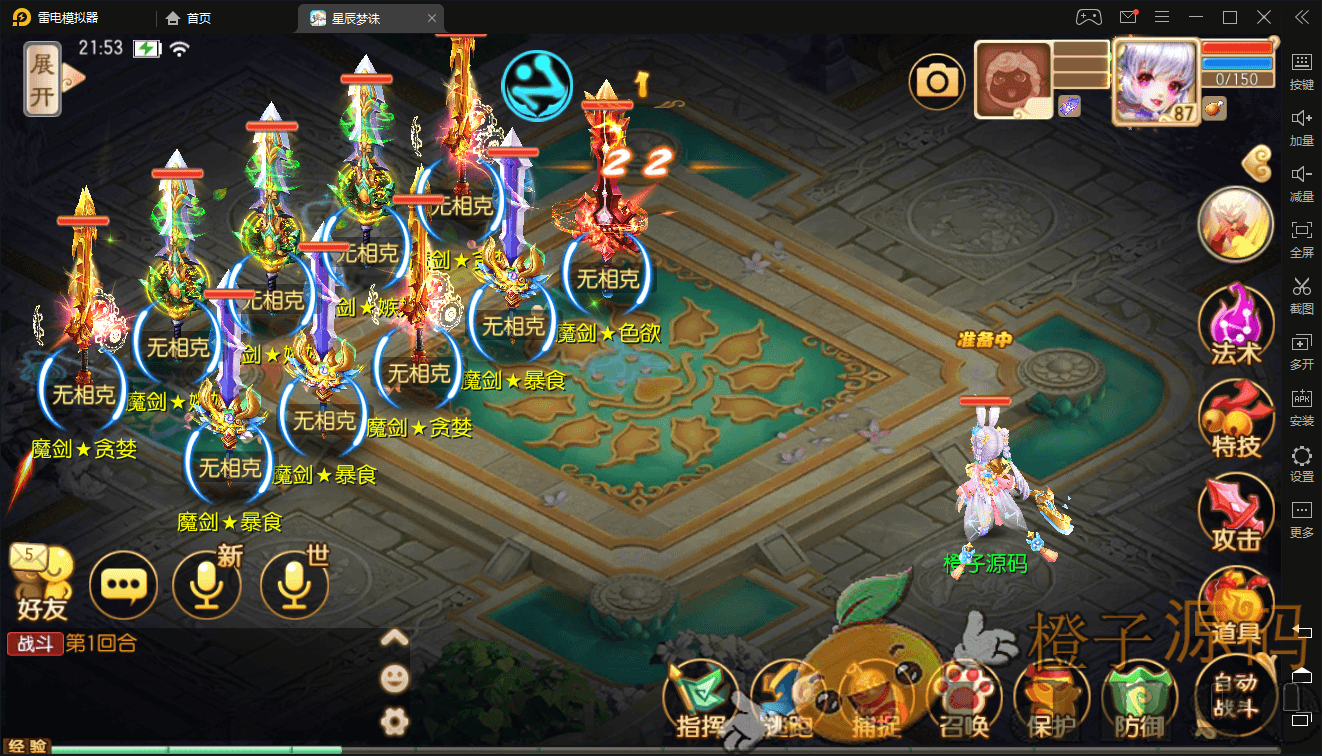
Task: Toggle 自动战斗 auto battle
Action: (1234, 694)
